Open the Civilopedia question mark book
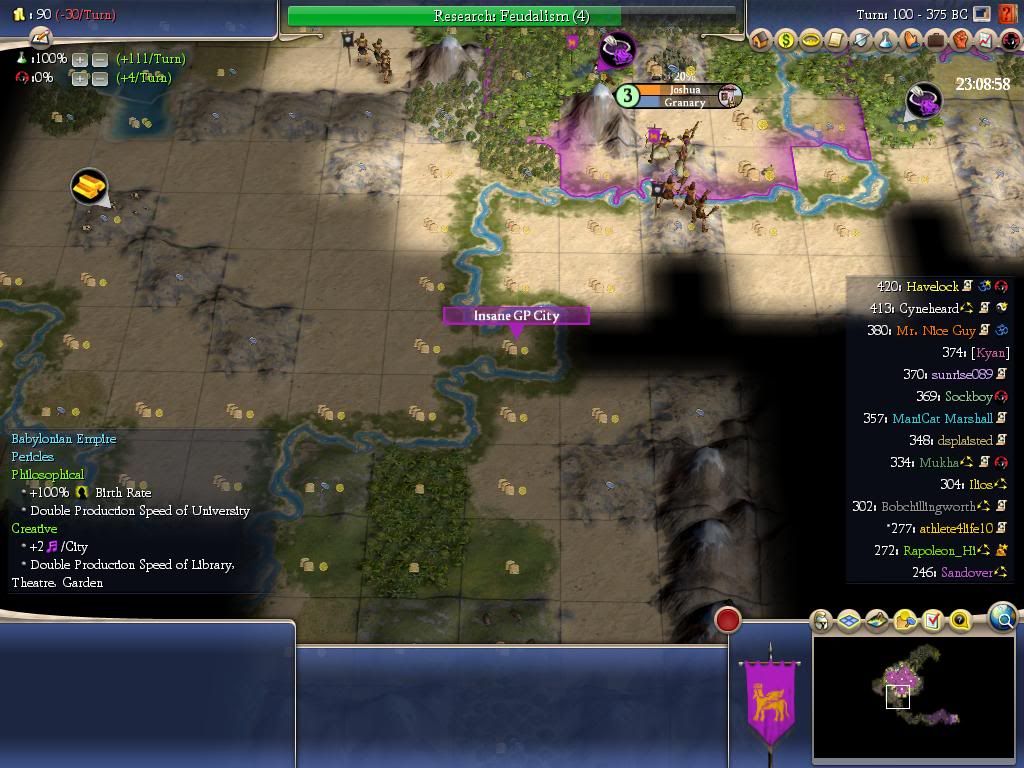The height and width of the screenshot is (768, 1024). 1006,14
